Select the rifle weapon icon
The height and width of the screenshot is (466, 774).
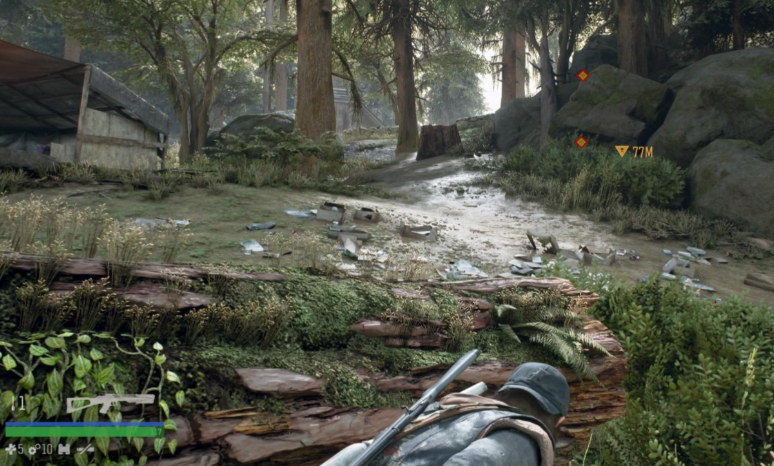(x=110, y=403)
